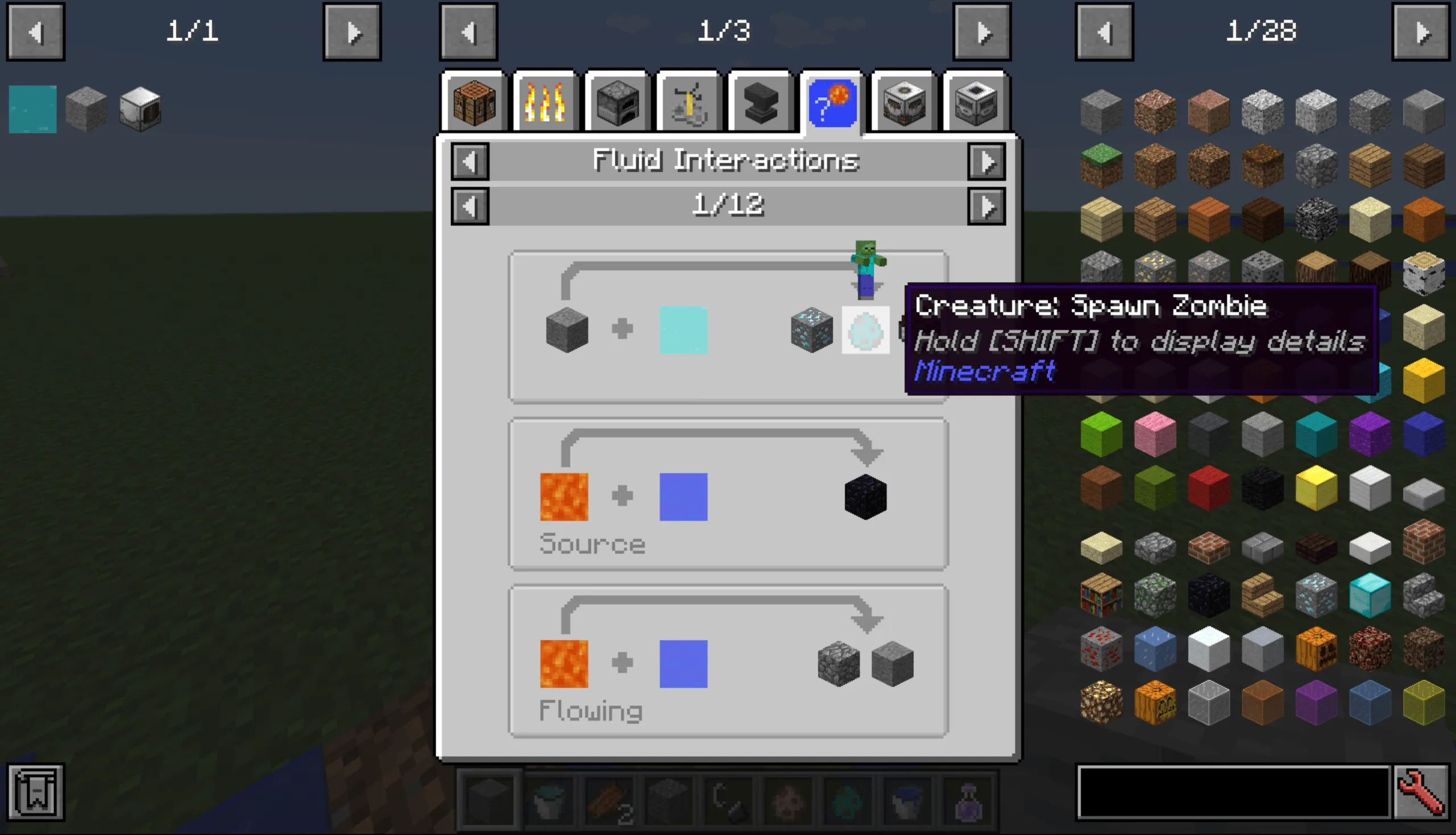Viewport: 1456px width, 835px height.
Task: Open the Furnace smelting category
Action: tap(618, 102)
